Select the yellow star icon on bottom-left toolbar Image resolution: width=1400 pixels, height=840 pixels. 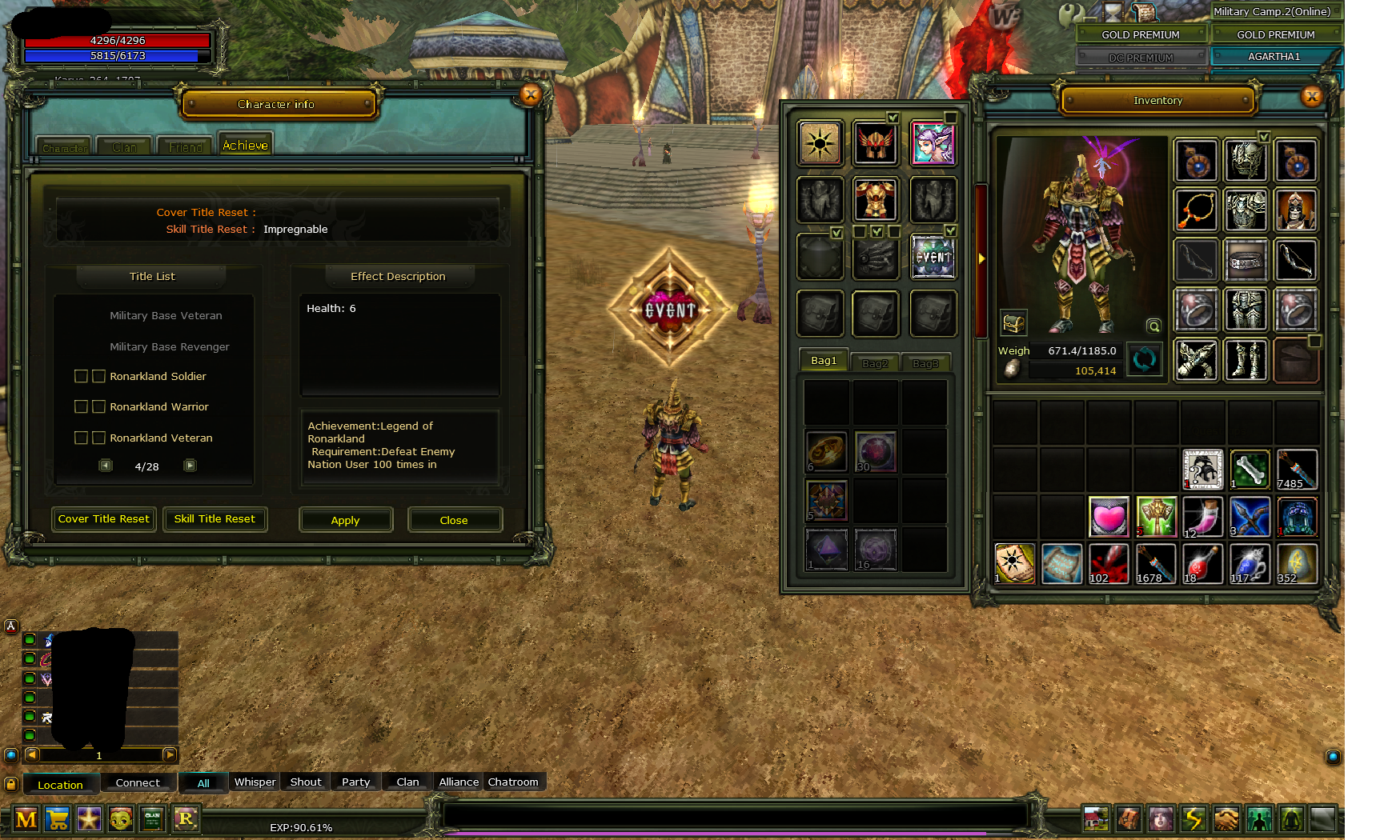[x=89, y=819]
